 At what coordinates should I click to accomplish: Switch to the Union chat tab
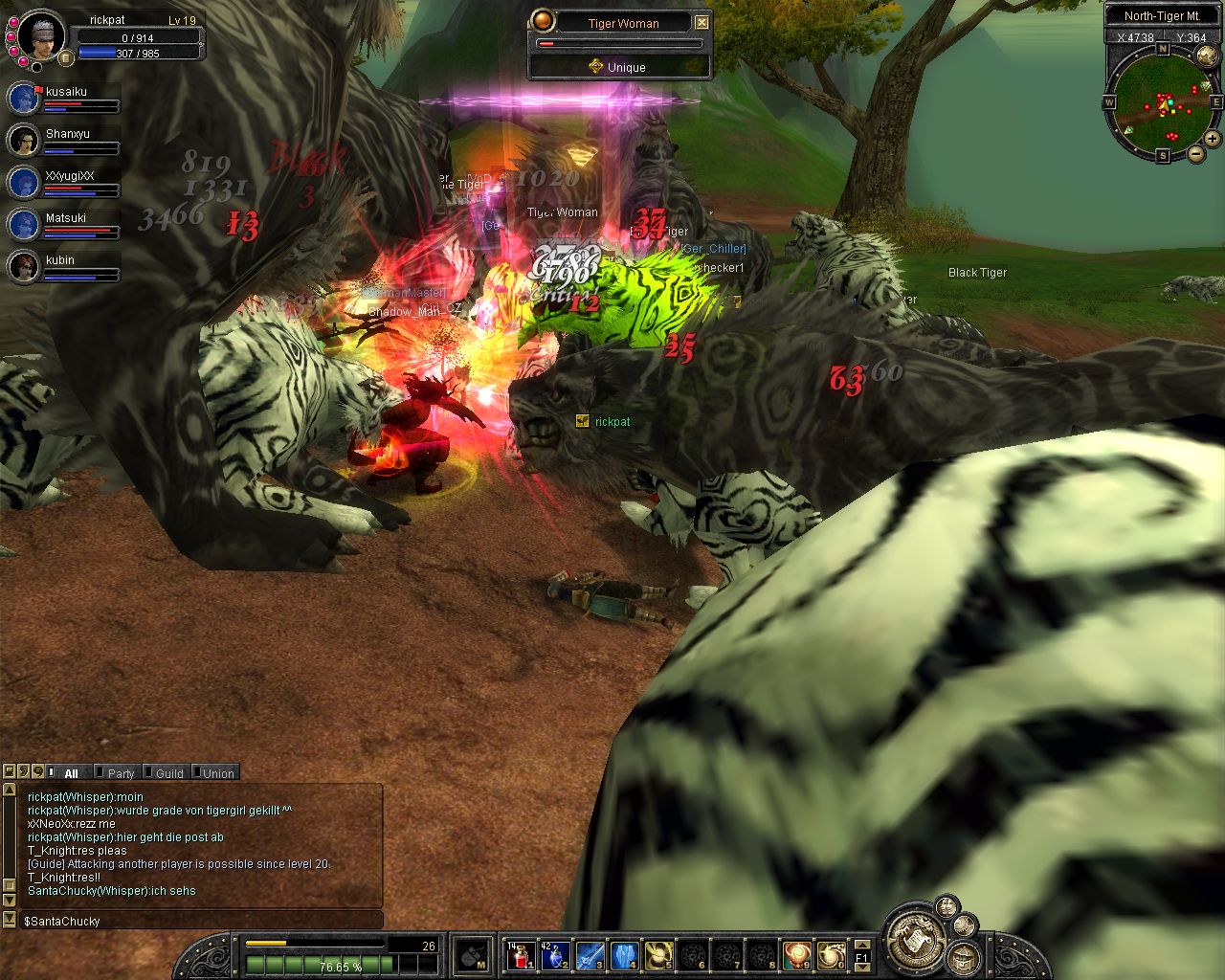point(218,773)
